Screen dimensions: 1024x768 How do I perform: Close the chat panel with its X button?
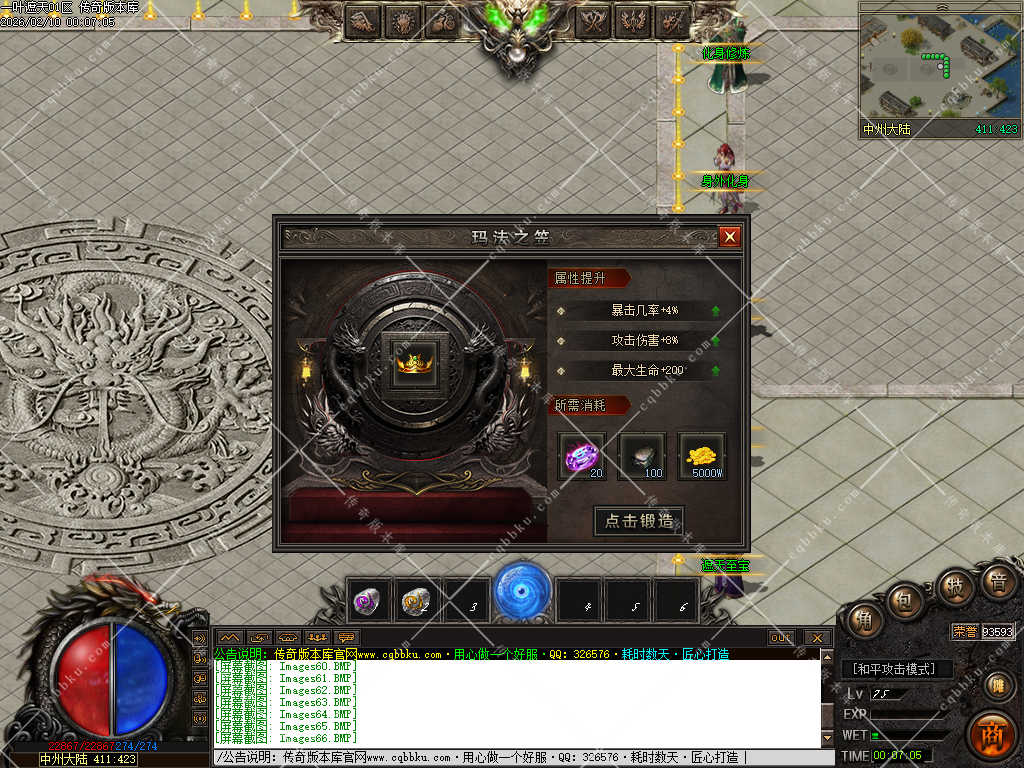(817, 637)
